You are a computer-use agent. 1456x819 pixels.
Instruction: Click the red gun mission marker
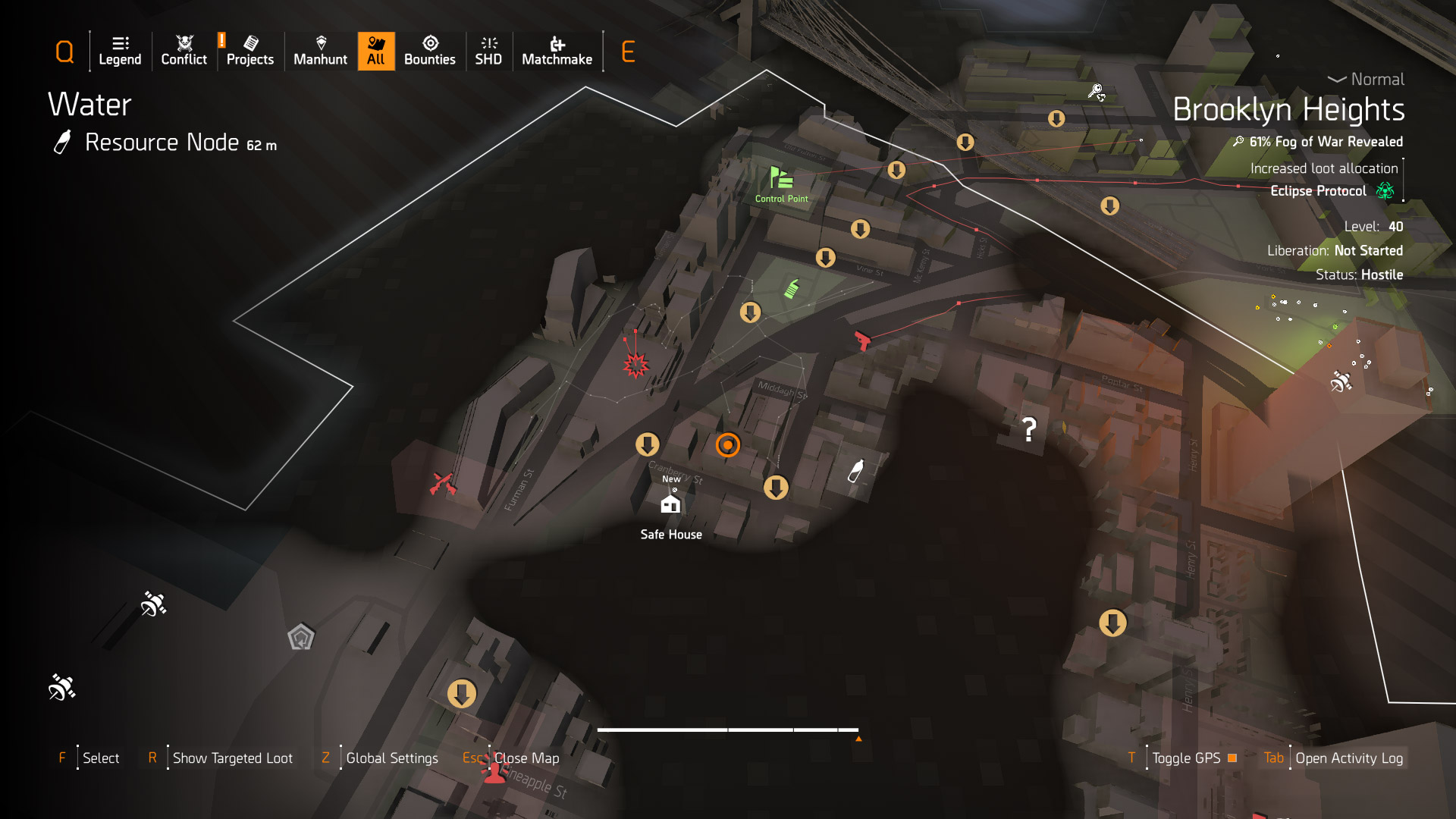[x=862, y=340]
